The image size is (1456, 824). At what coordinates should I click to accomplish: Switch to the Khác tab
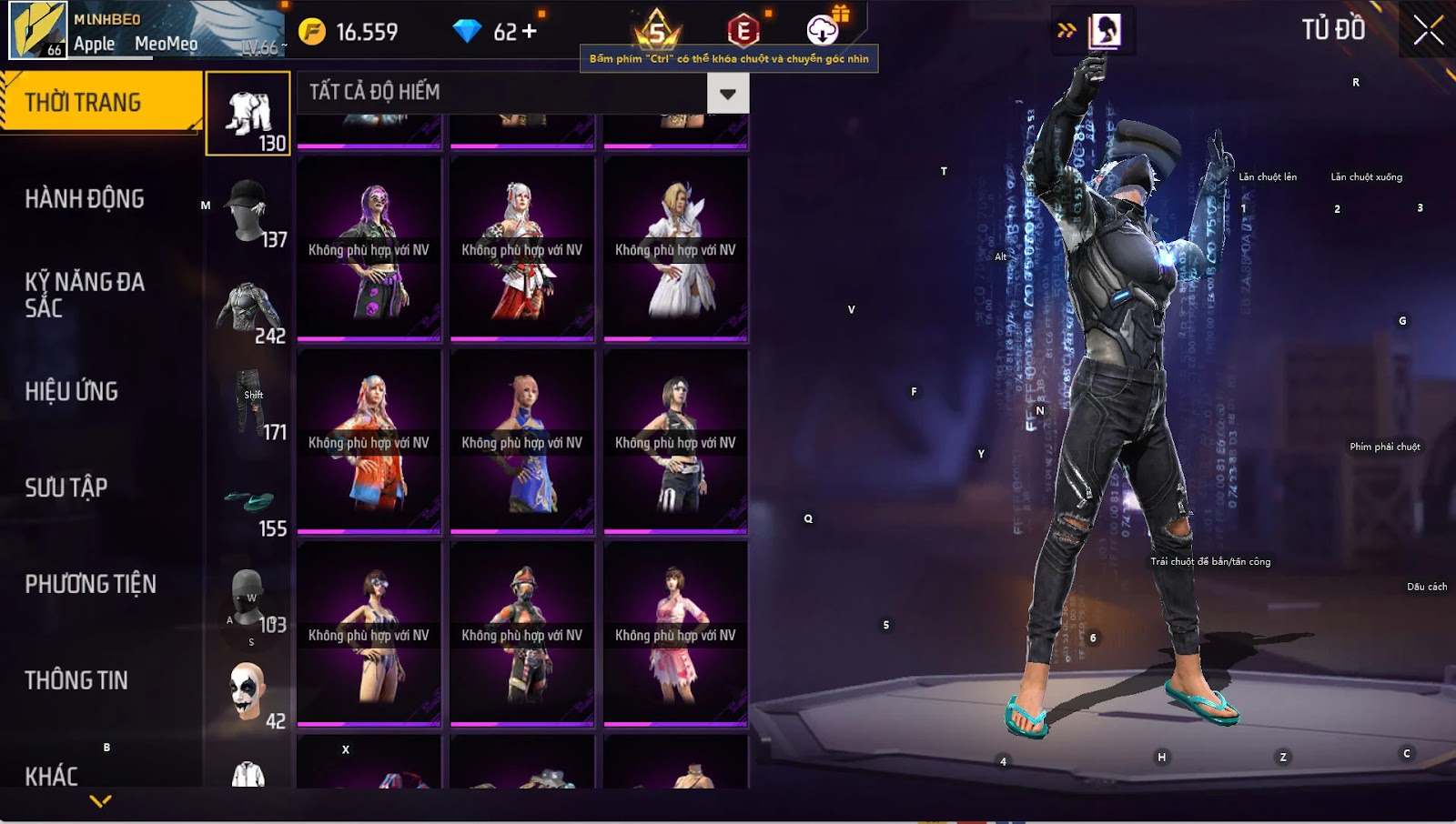point(52,775)
